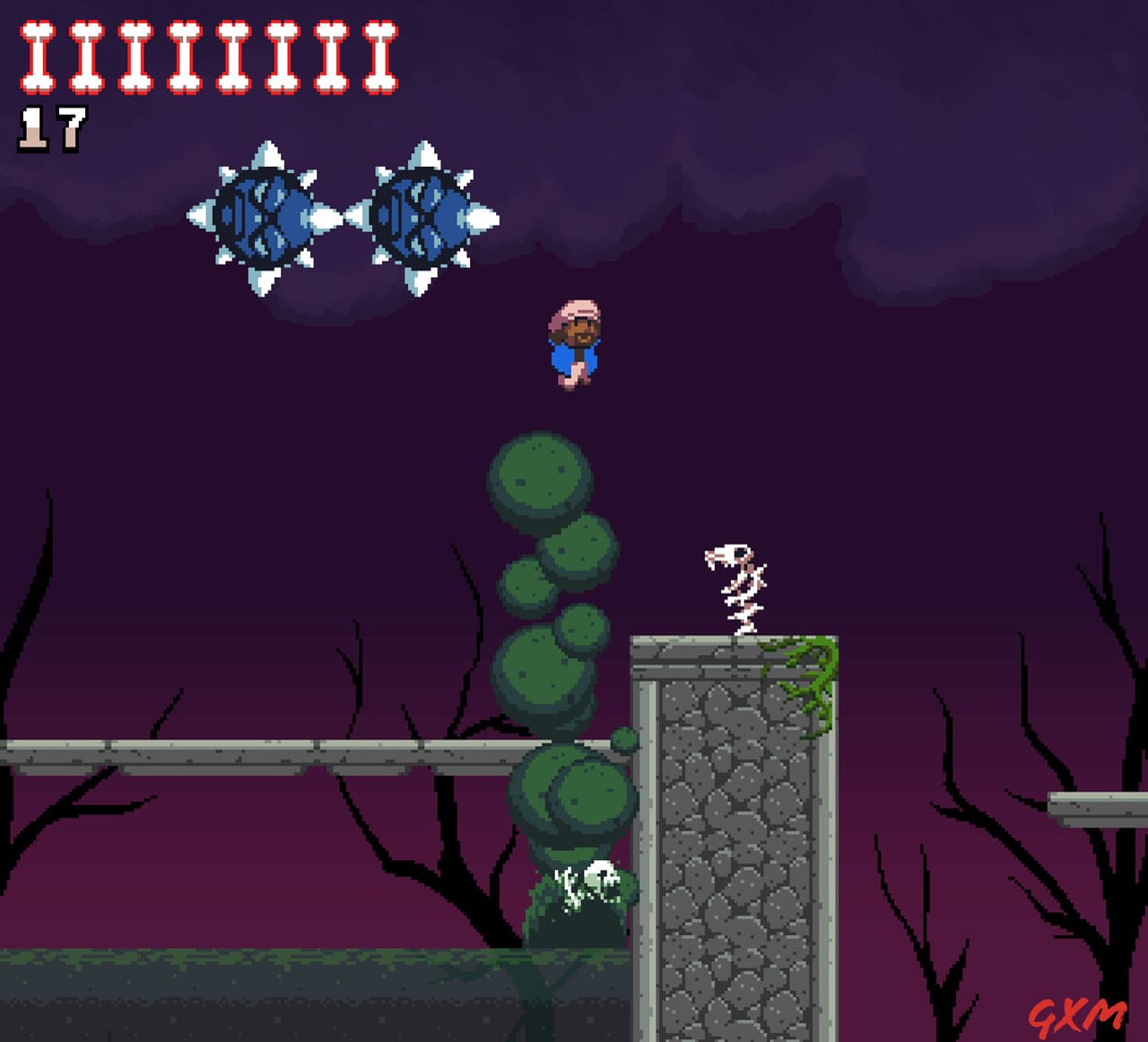
Task: Click the left spiked fish enemy
Action: (265, 217)
